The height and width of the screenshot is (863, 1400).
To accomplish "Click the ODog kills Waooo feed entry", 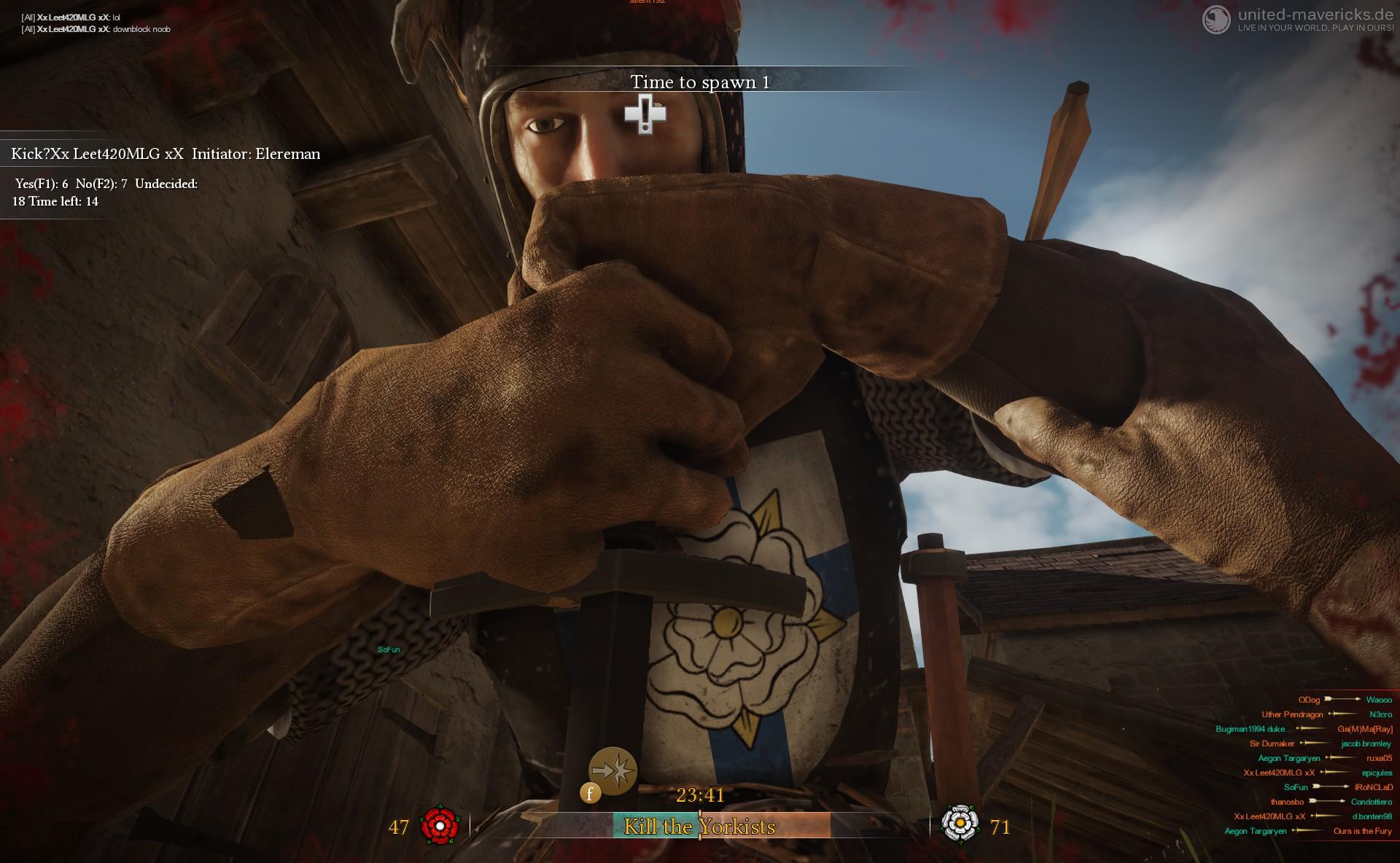I will click(1345, 700).
